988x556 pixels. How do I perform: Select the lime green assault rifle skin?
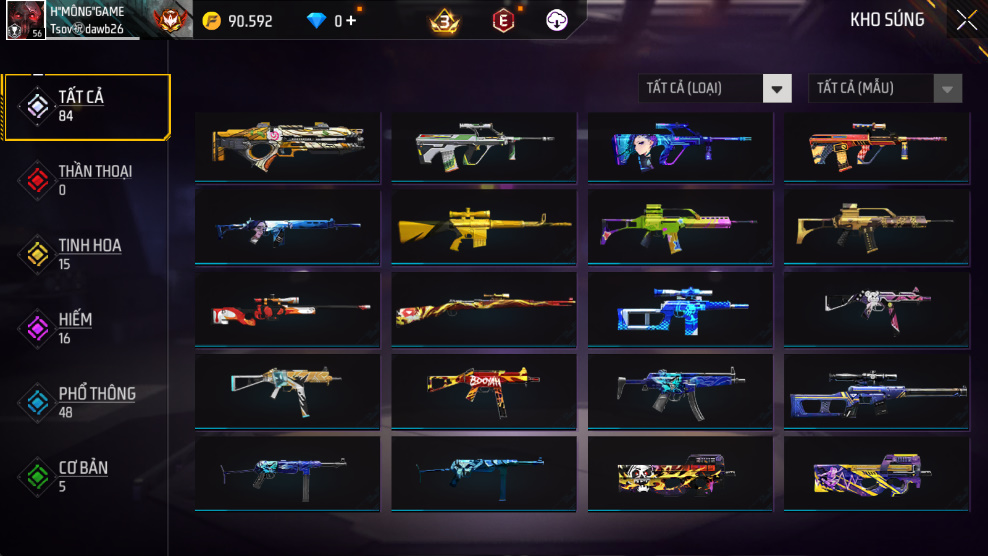tap(679, 227)
